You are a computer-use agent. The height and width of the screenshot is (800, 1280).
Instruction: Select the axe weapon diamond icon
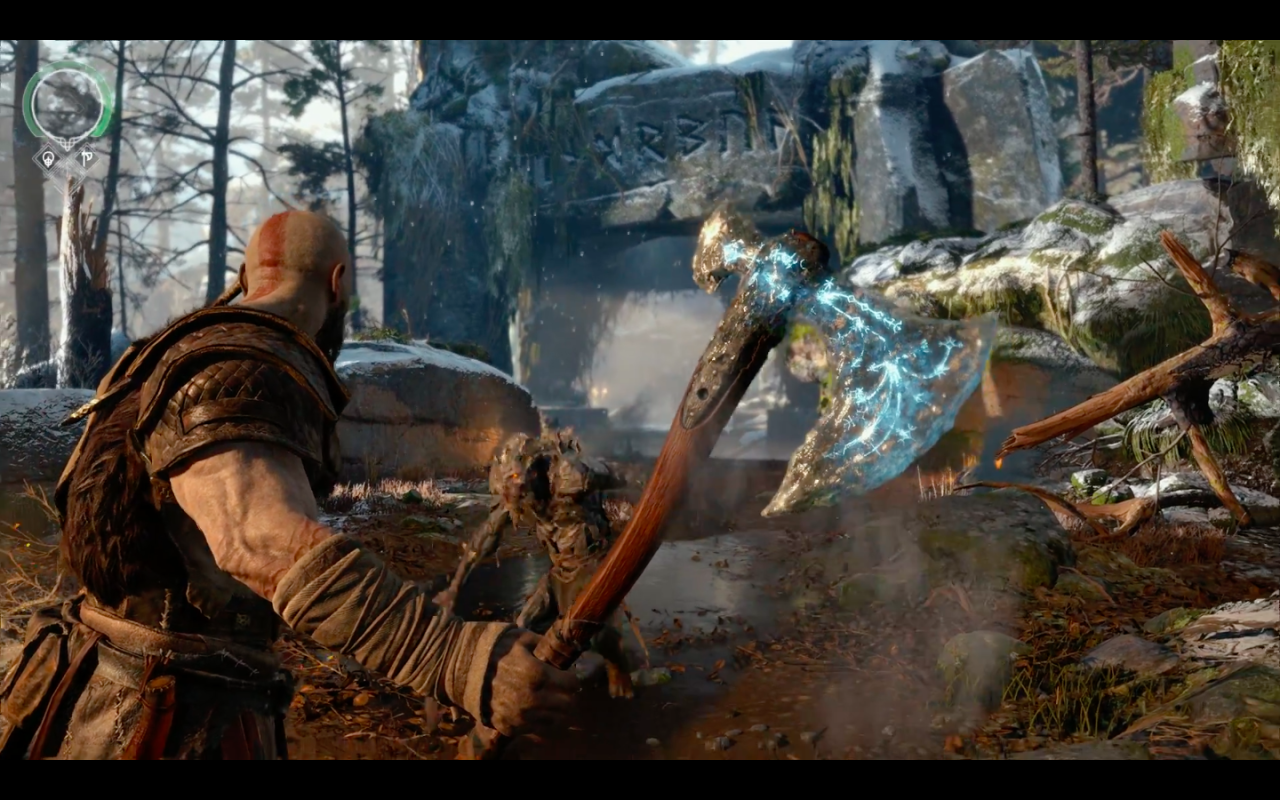(87, 157)
